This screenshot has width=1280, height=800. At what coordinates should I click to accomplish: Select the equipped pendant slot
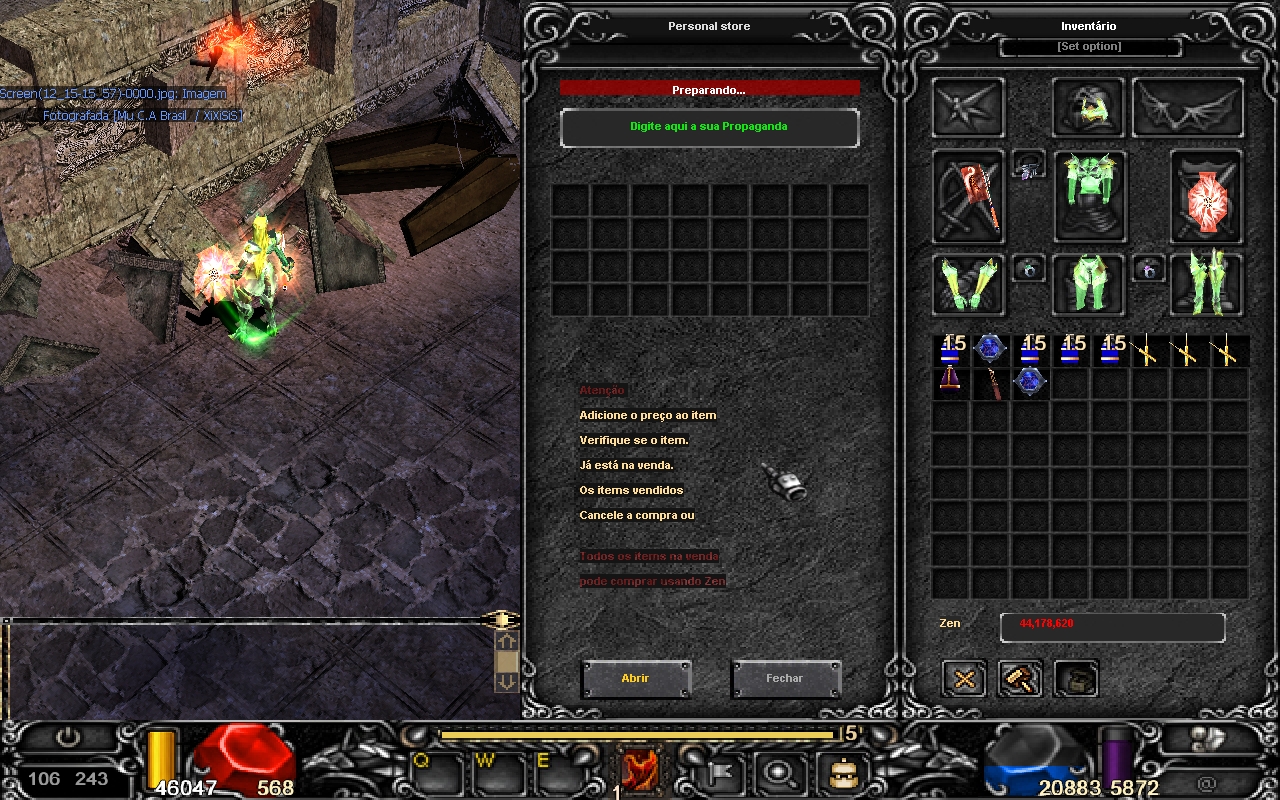click(1028, 167)
